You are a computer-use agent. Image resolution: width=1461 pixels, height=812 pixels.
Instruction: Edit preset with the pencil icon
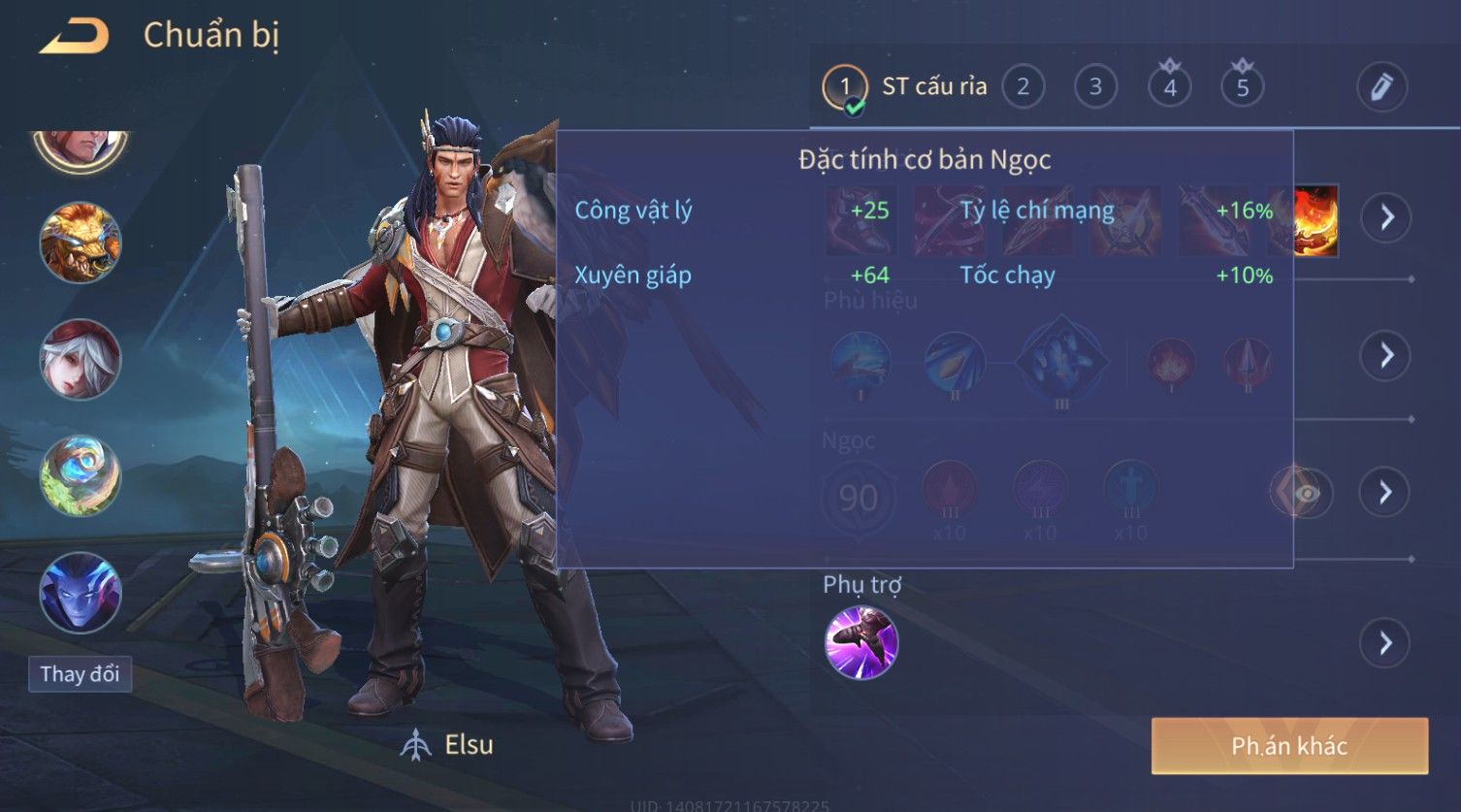tap(1381, 87)
